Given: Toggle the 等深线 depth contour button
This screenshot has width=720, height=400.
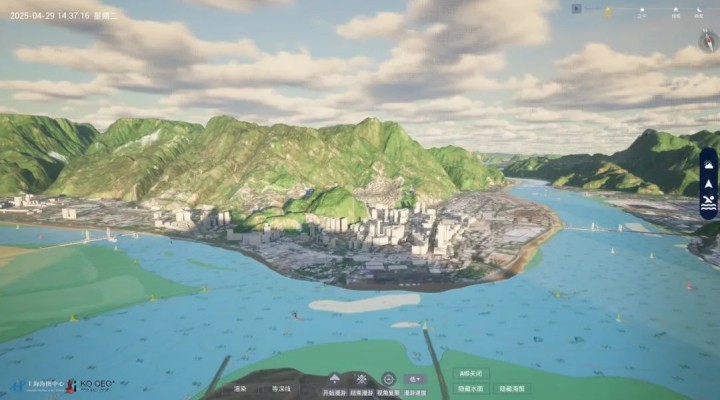Looking at the screenshot, I should click(282, 388).
